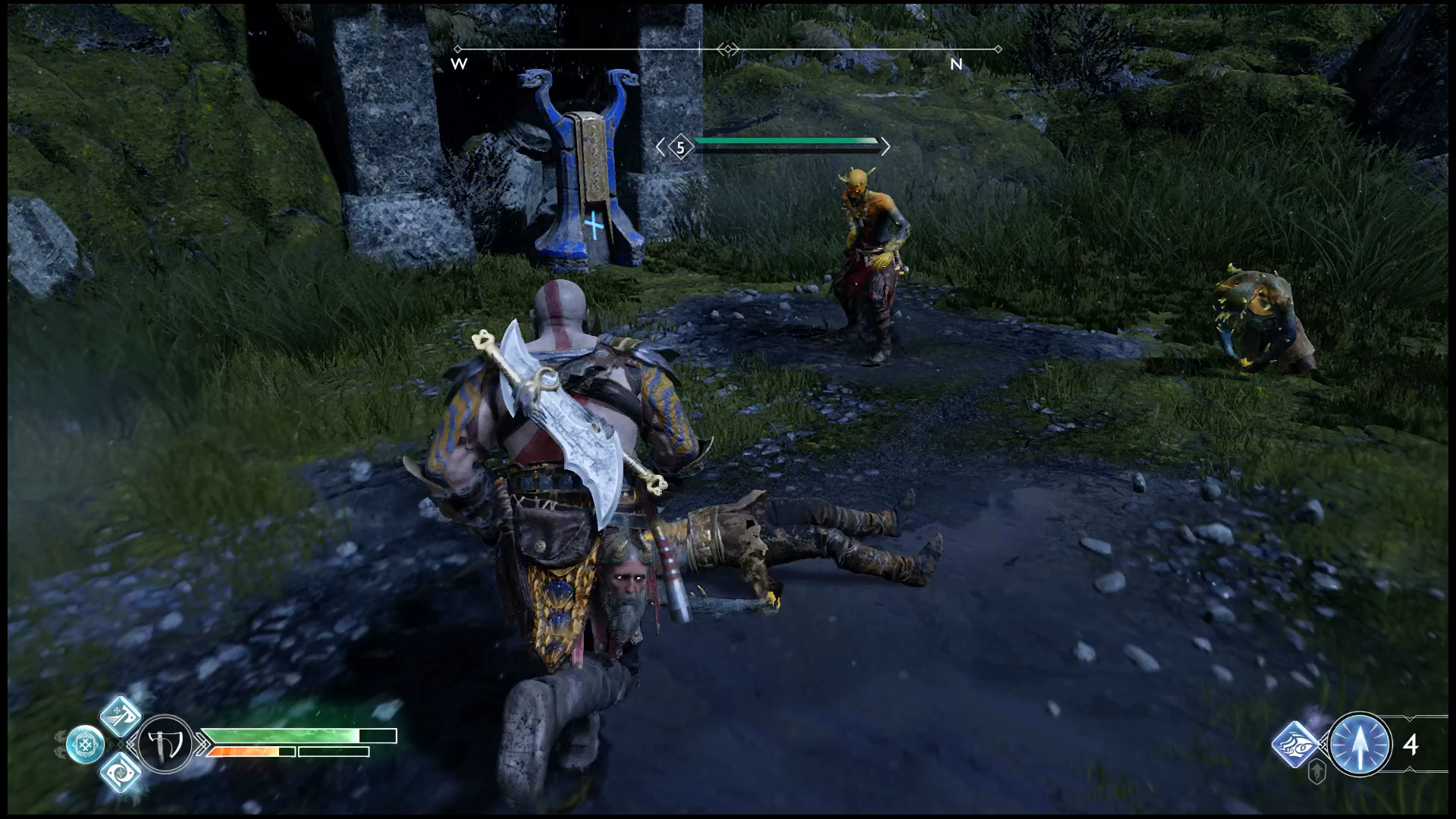Trigger the lower swirling frost runic attack
The height and width of the screenshot is (819, 1456).
121,772
